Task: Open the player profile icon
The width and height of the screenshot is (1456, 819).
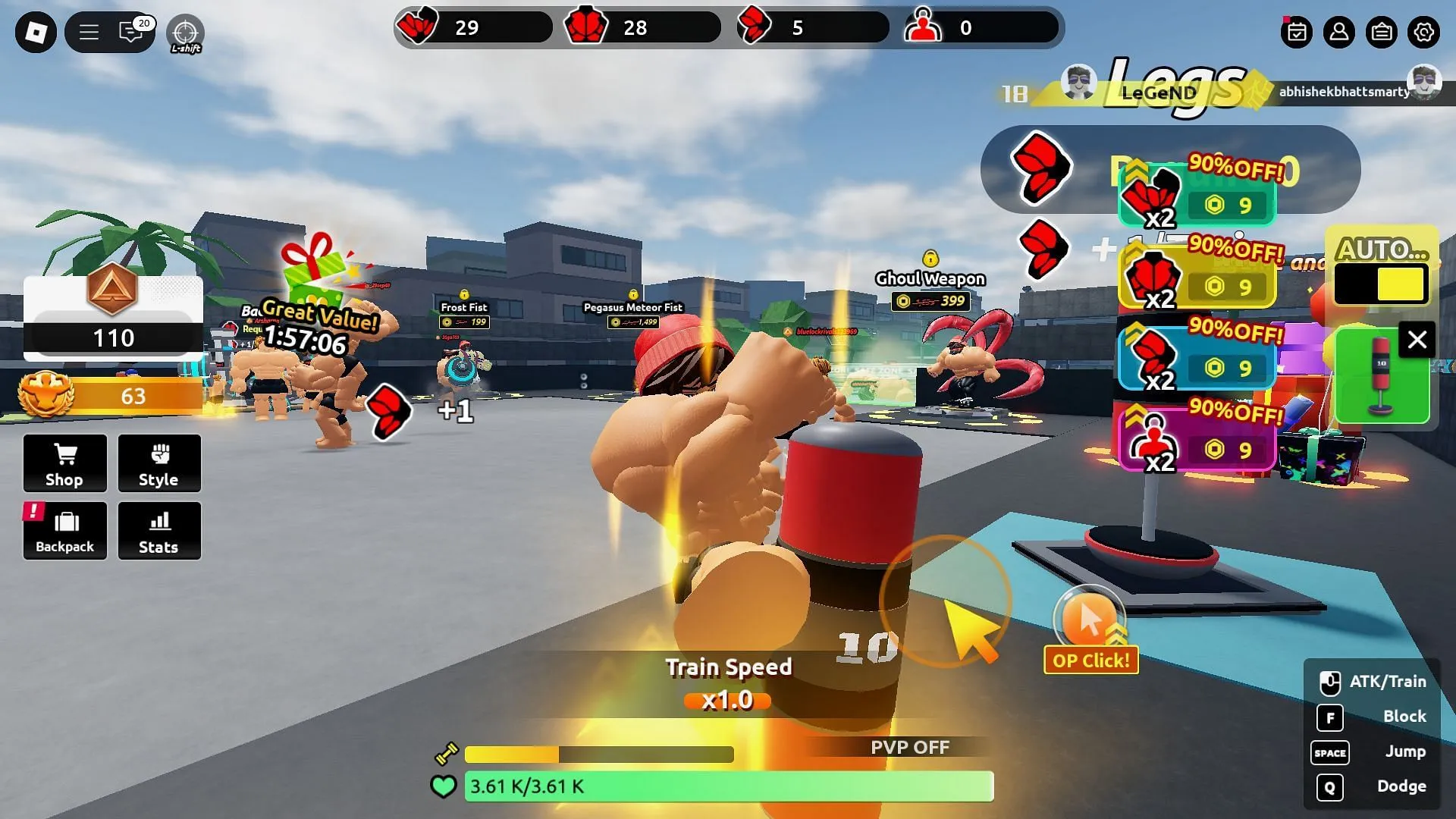Action: pyautogui.click(x=1339, y=33)
